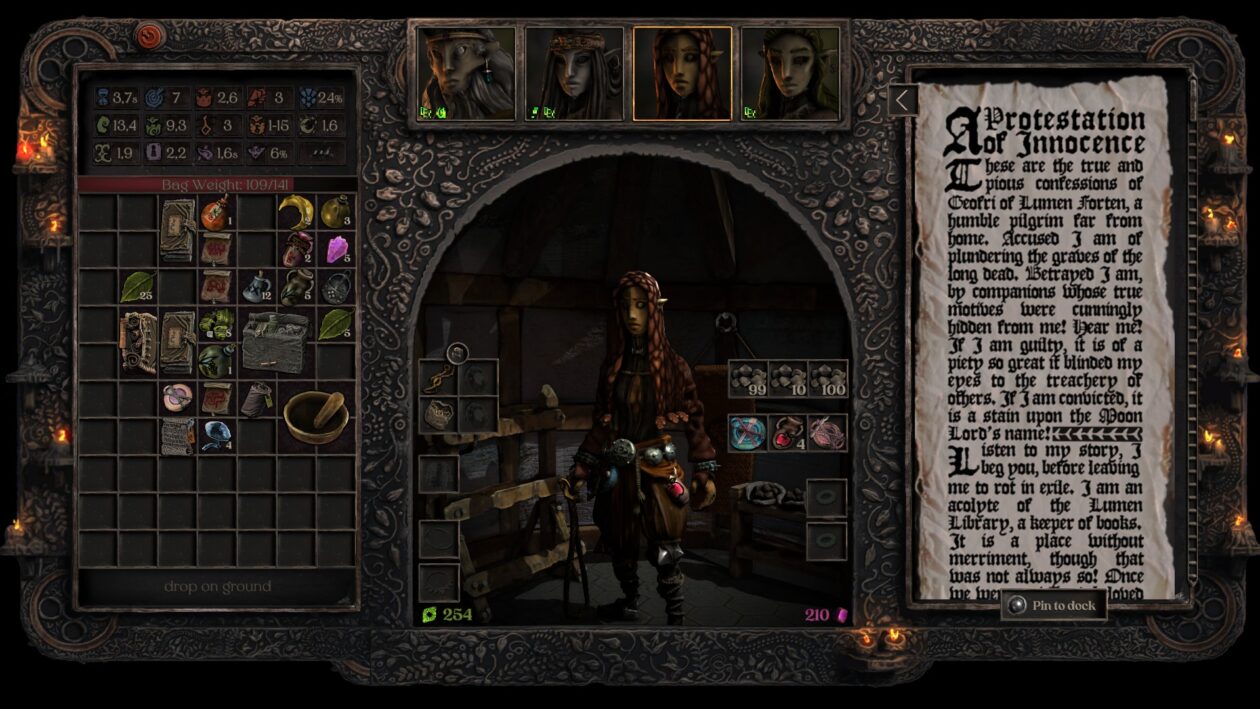Select the mortar and pestle
This screenshot has width=1260, height=709.
click(x=316, y=416)
